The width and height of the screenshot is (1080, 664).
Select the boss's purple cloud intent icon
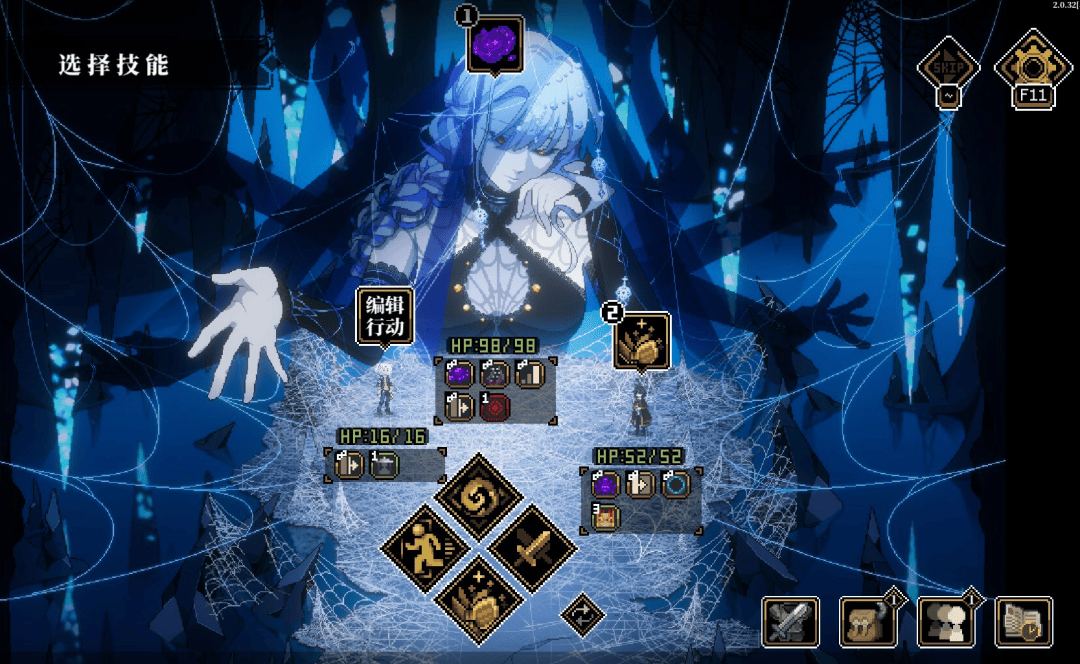[495, 44]
